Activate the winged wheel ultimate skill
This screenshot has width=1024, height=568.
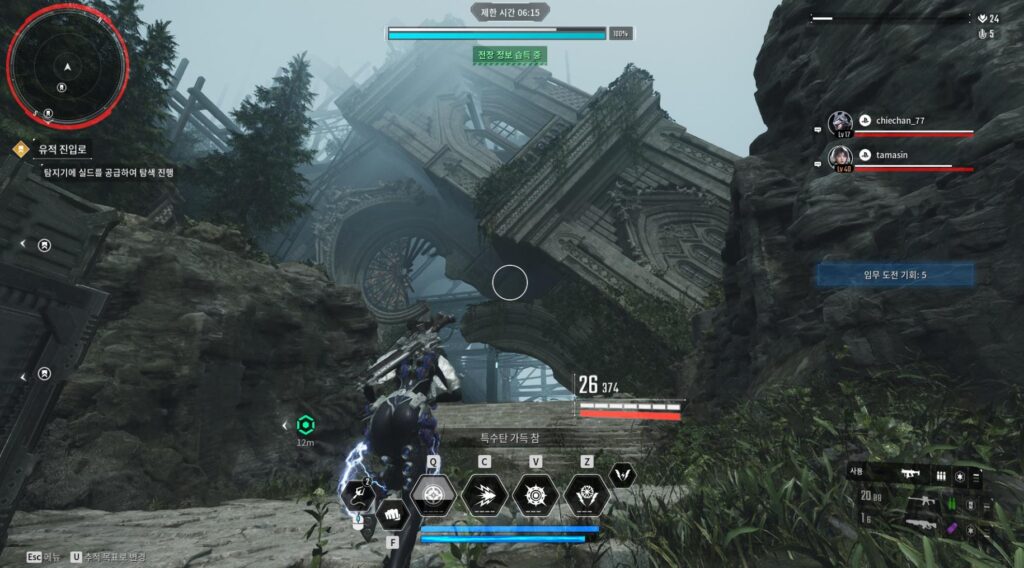[x=587, y=494]
